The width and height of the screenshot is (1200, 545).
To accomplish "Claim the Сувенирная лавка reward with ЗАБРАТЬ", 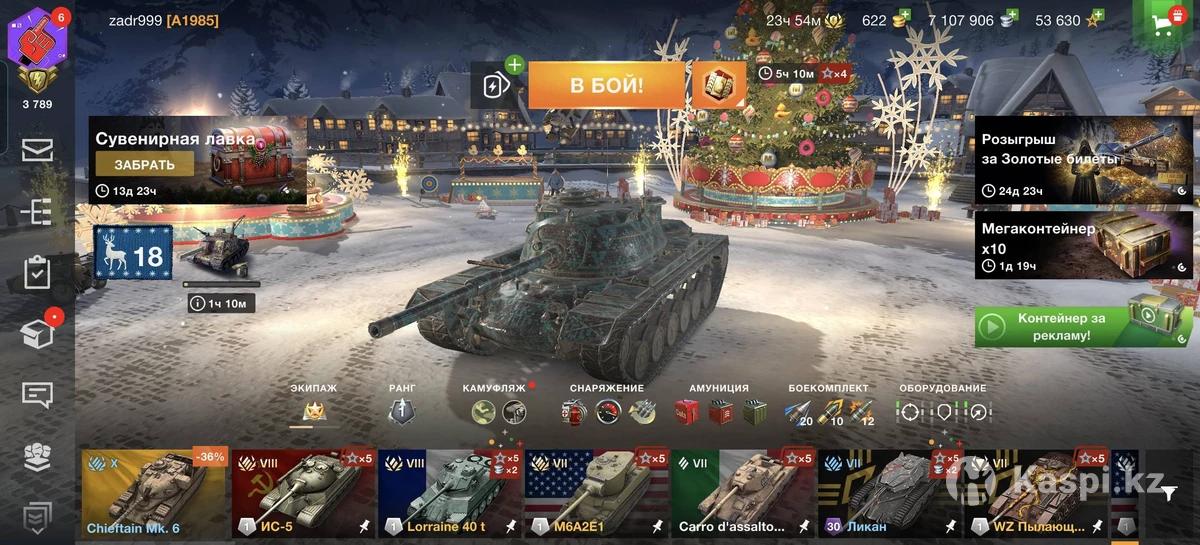I will coord(145,165).
